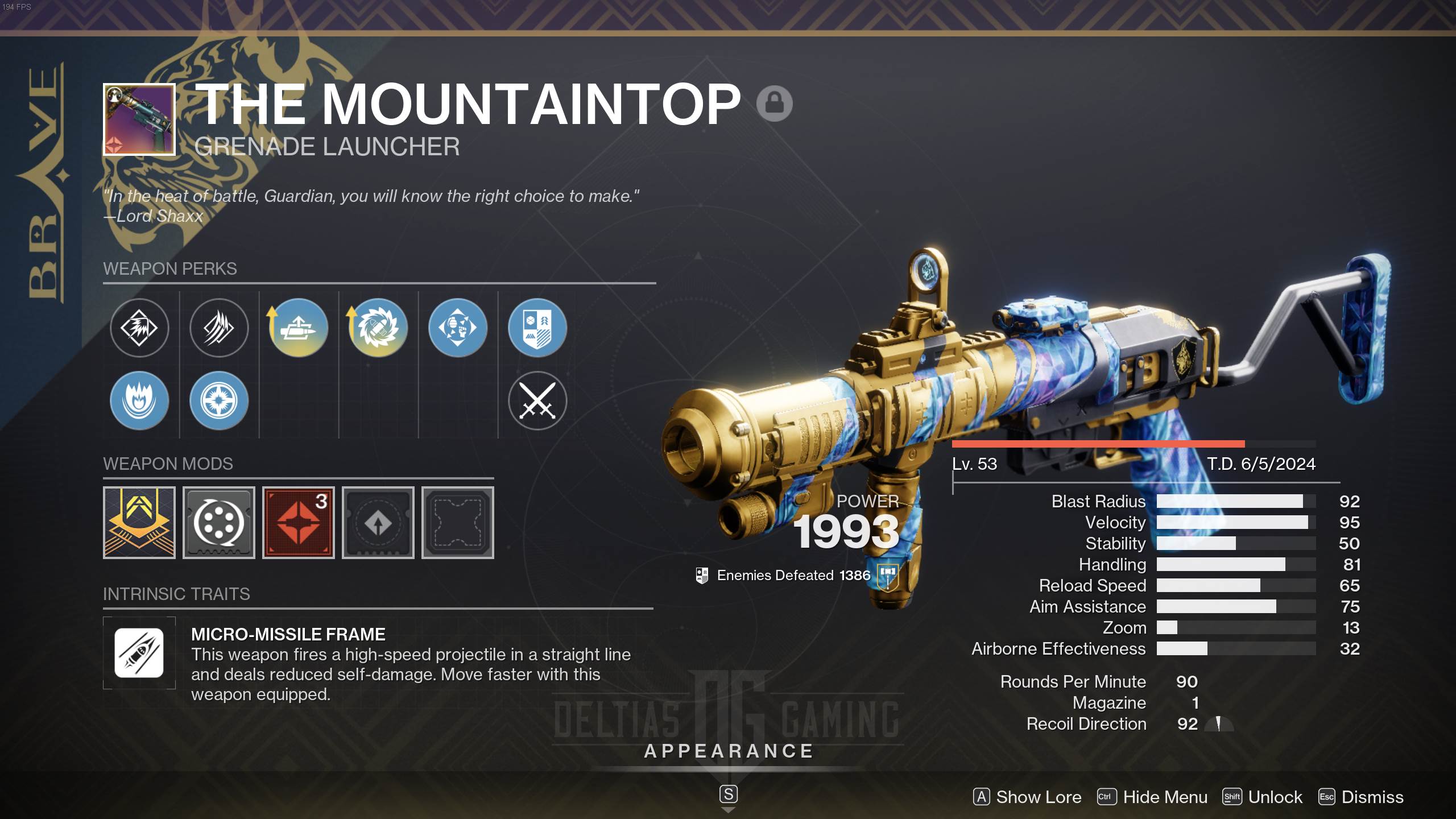Open the empty dashed-frame mod slot
Screen dimensions: 1456x819
pos(458,523)
